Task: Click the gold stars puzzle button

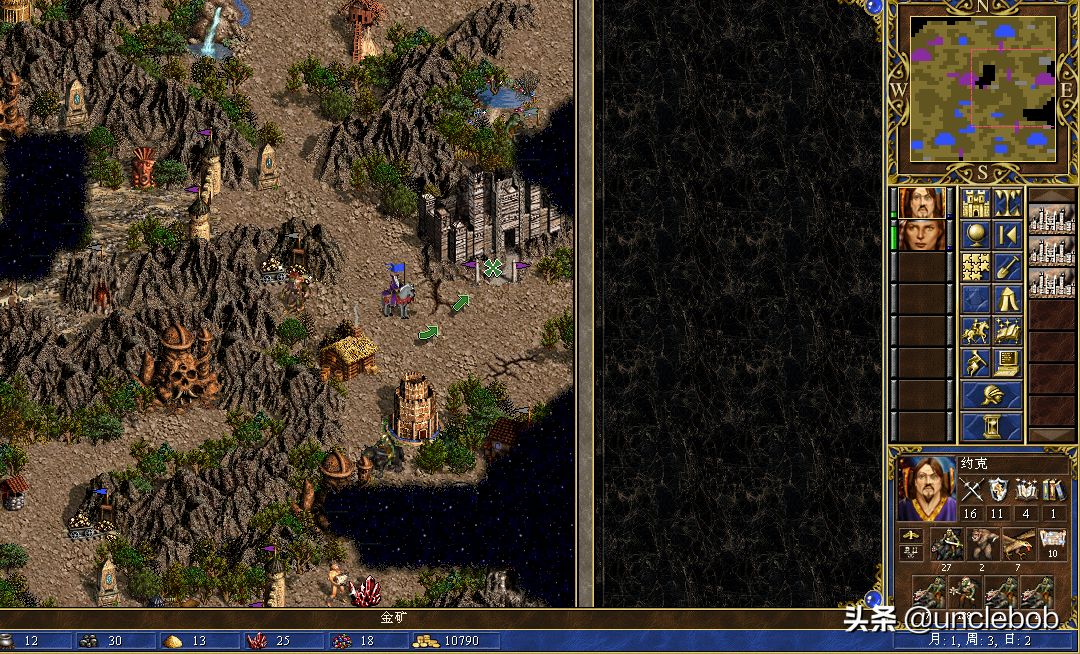Action: click(x=976, y=267)
